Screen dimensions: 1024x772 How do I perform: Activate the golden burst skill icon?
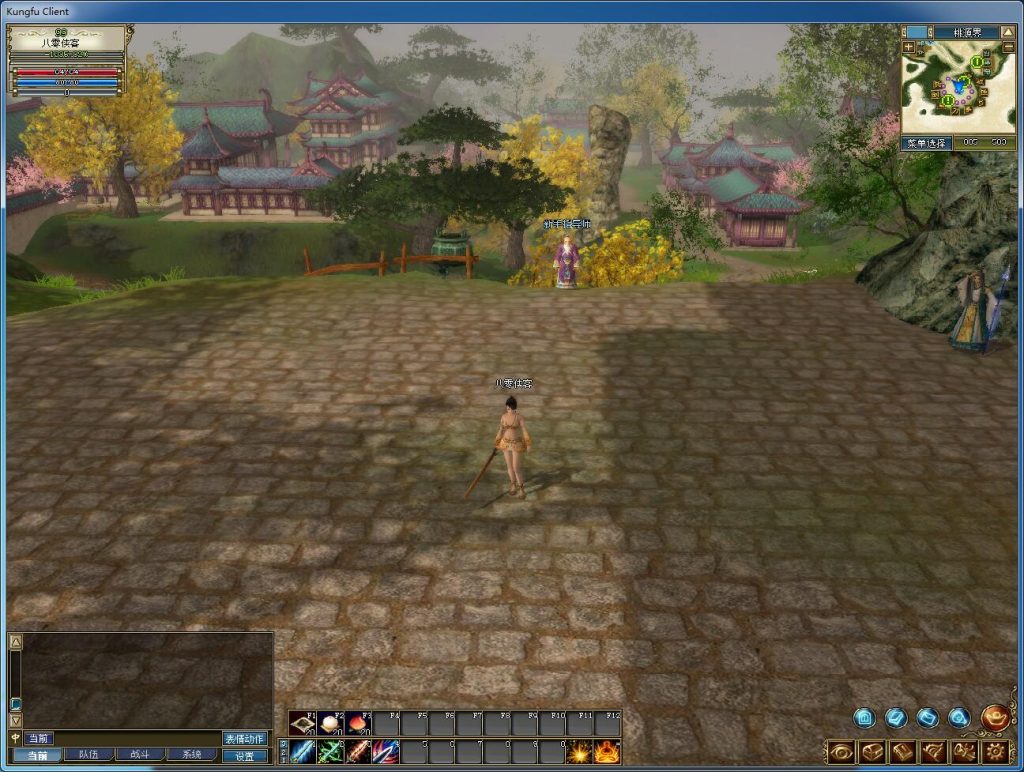(579, 752)
